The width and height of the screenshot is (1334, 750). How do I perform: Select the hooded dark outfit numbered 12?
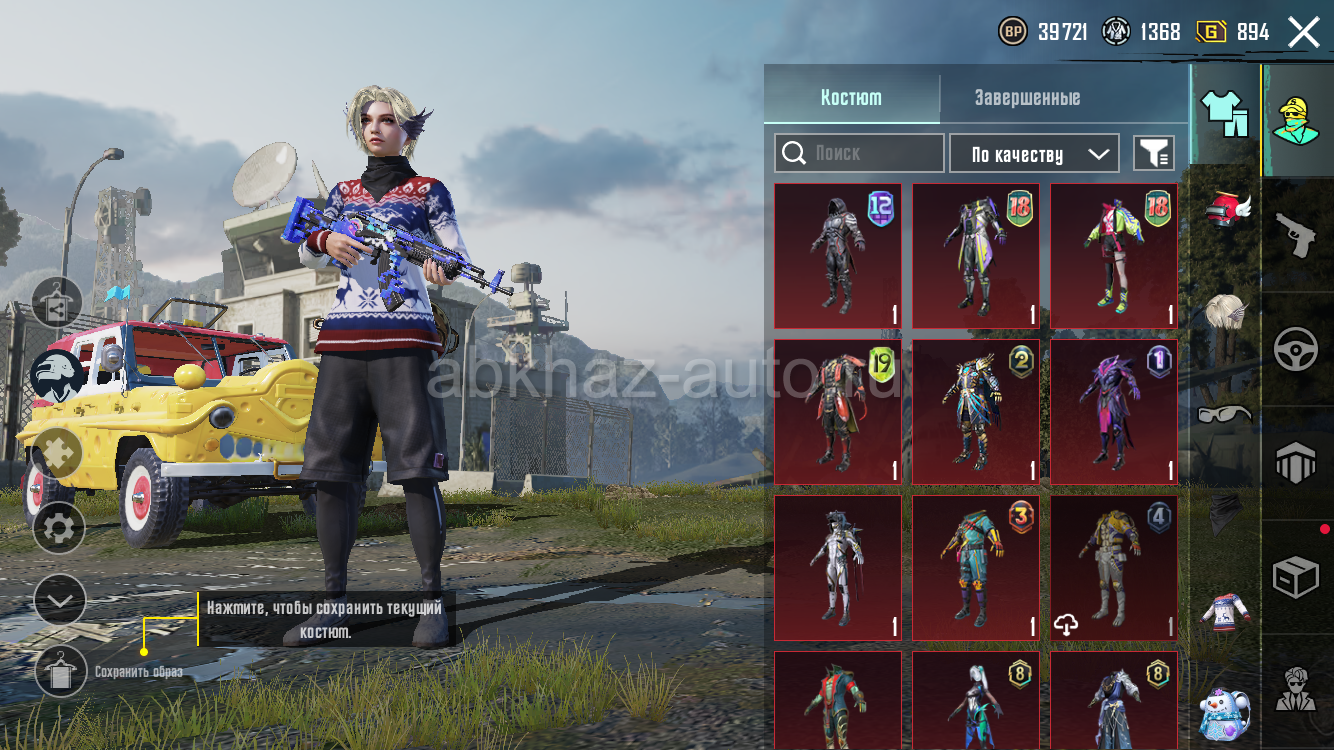(x=837, y=256)
